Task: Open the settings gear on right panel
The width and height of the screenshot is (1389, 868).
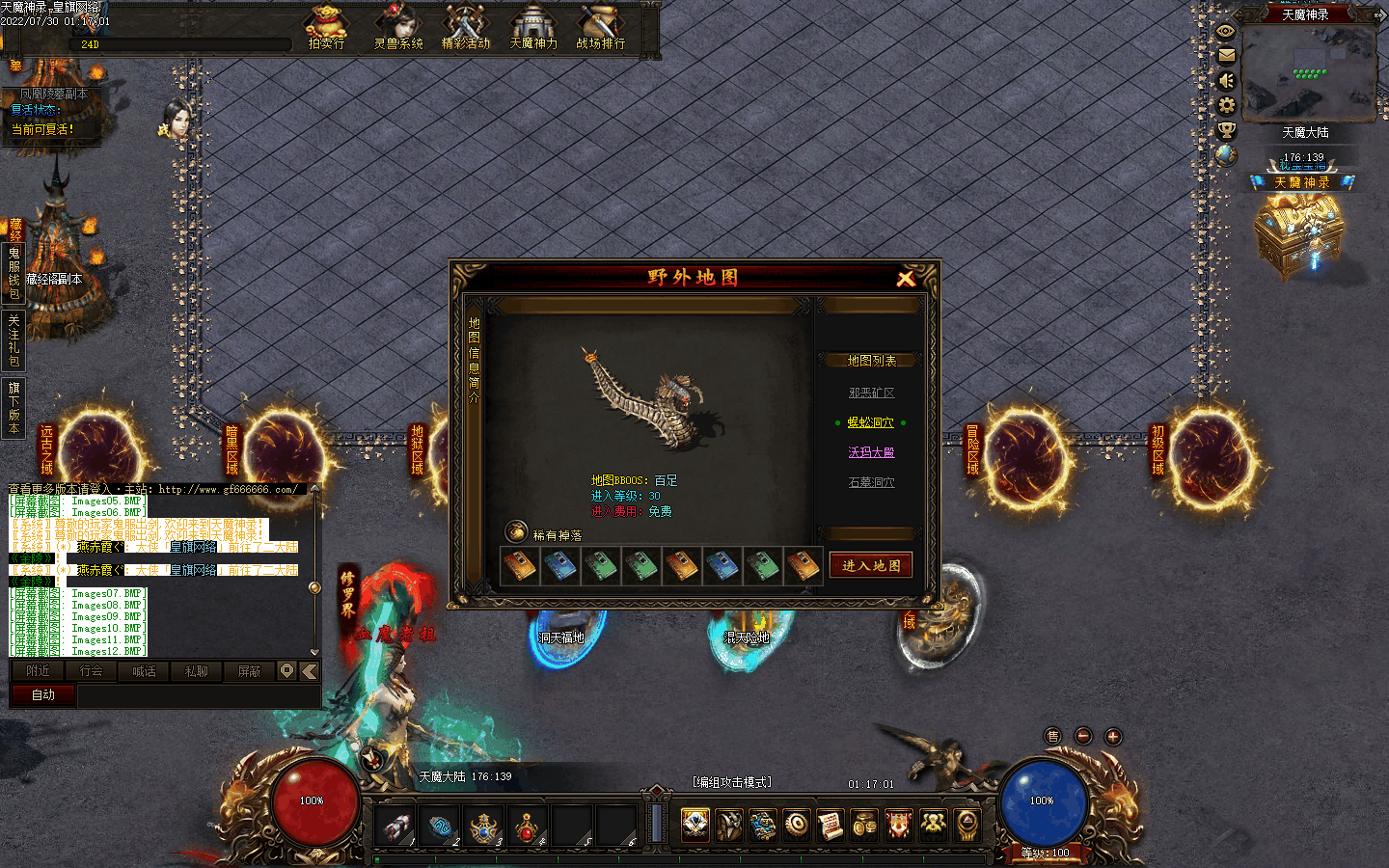Action: point(1226,104)
